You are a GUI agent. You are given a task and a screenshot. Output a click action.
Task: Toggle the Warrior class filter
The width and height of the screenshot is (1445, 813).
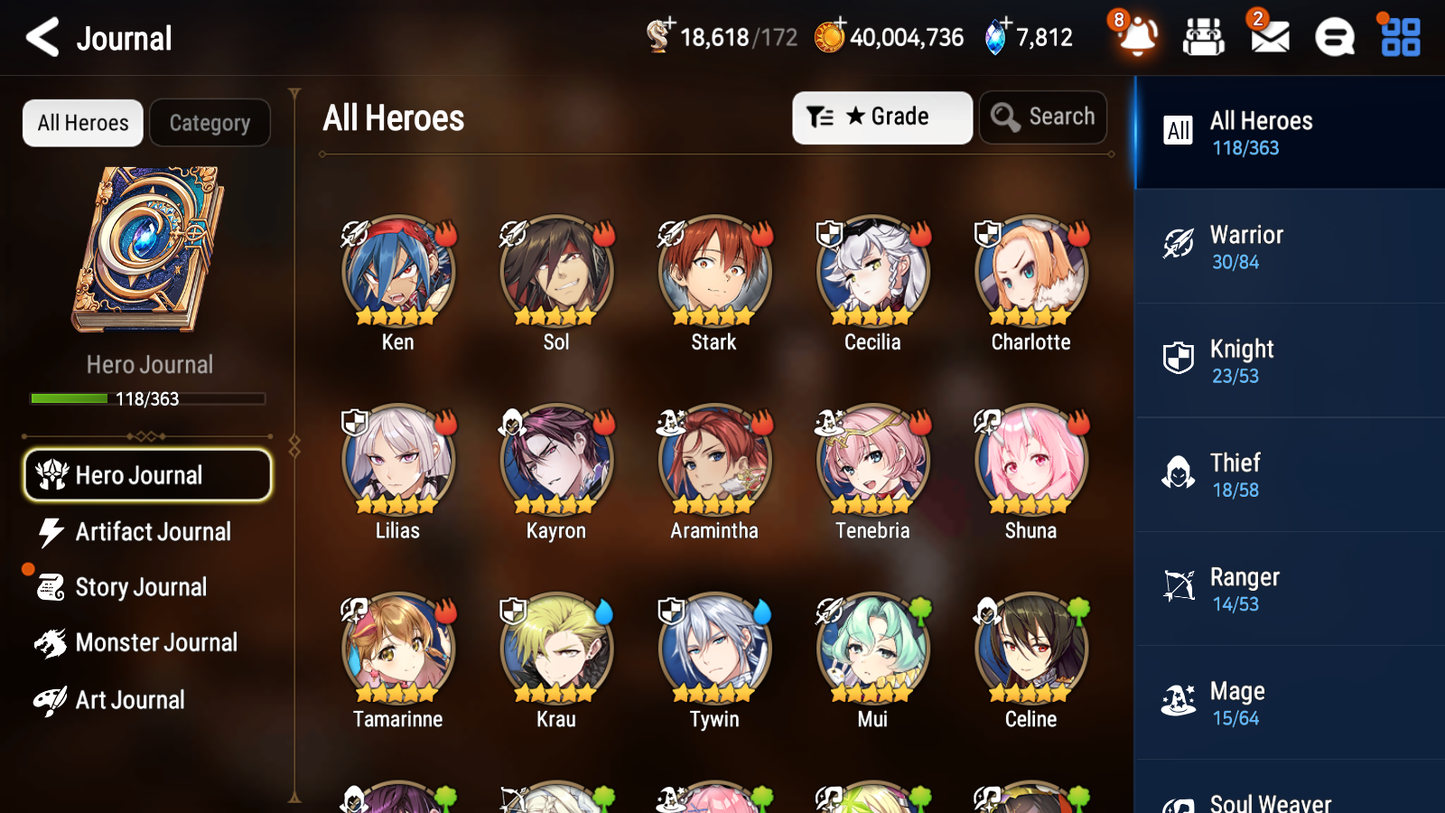click(1289, 247)
